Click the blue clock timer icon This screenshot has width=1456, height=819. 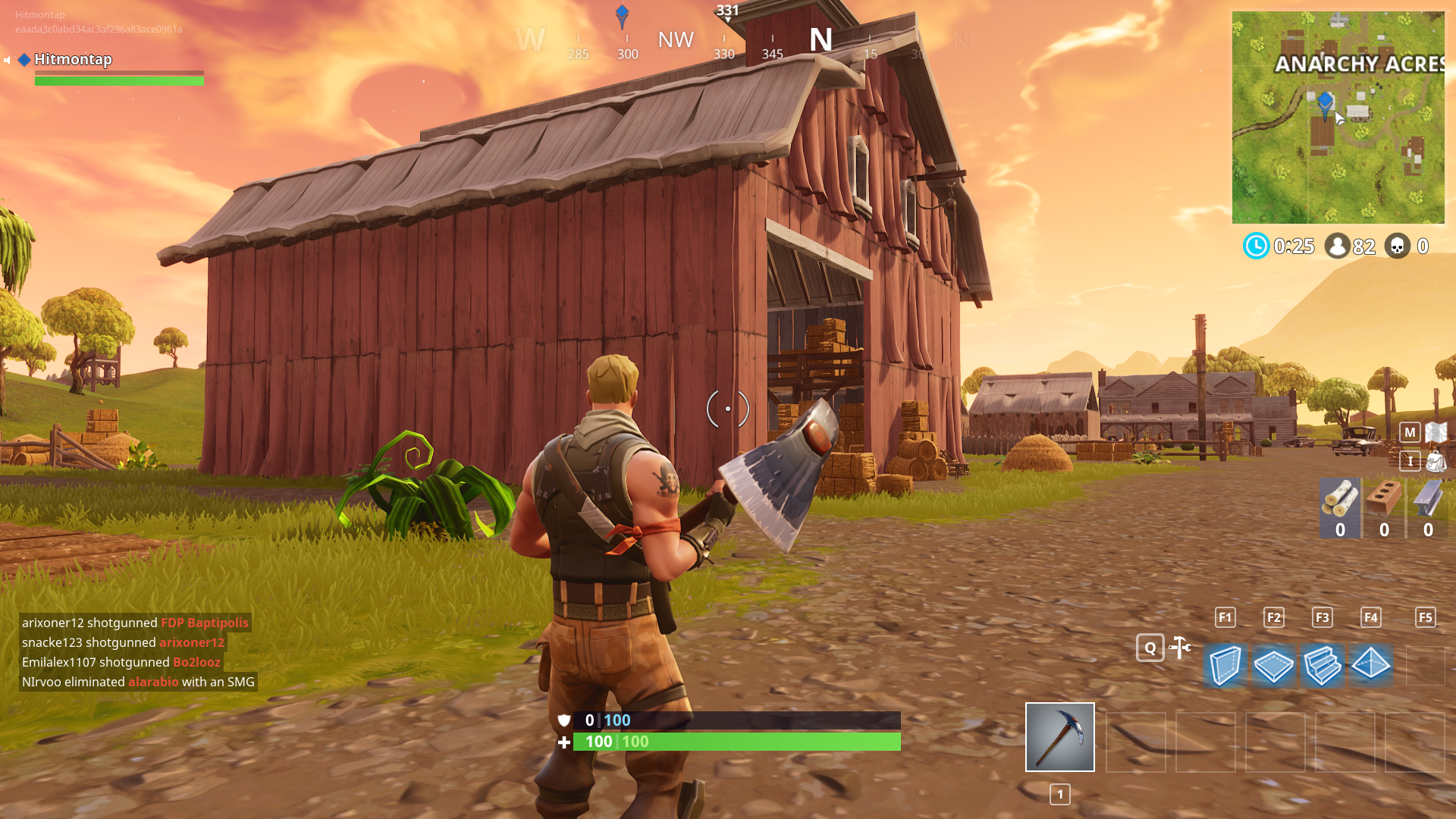[1257, 246]
